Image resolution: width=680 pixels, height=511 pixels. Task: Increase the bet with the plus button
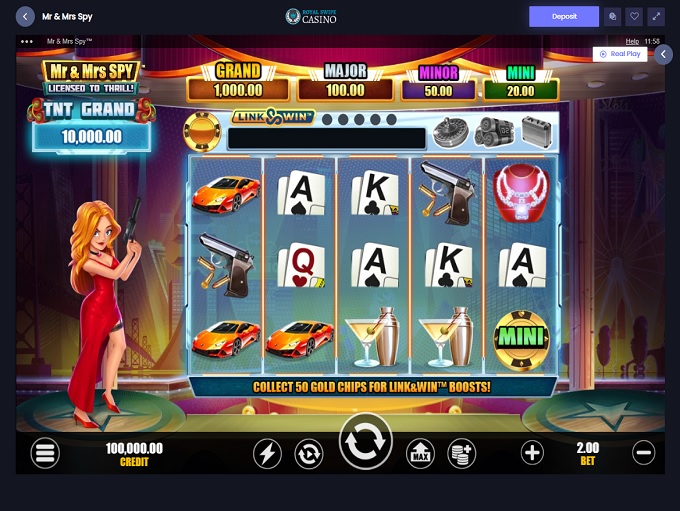(532, 452)
